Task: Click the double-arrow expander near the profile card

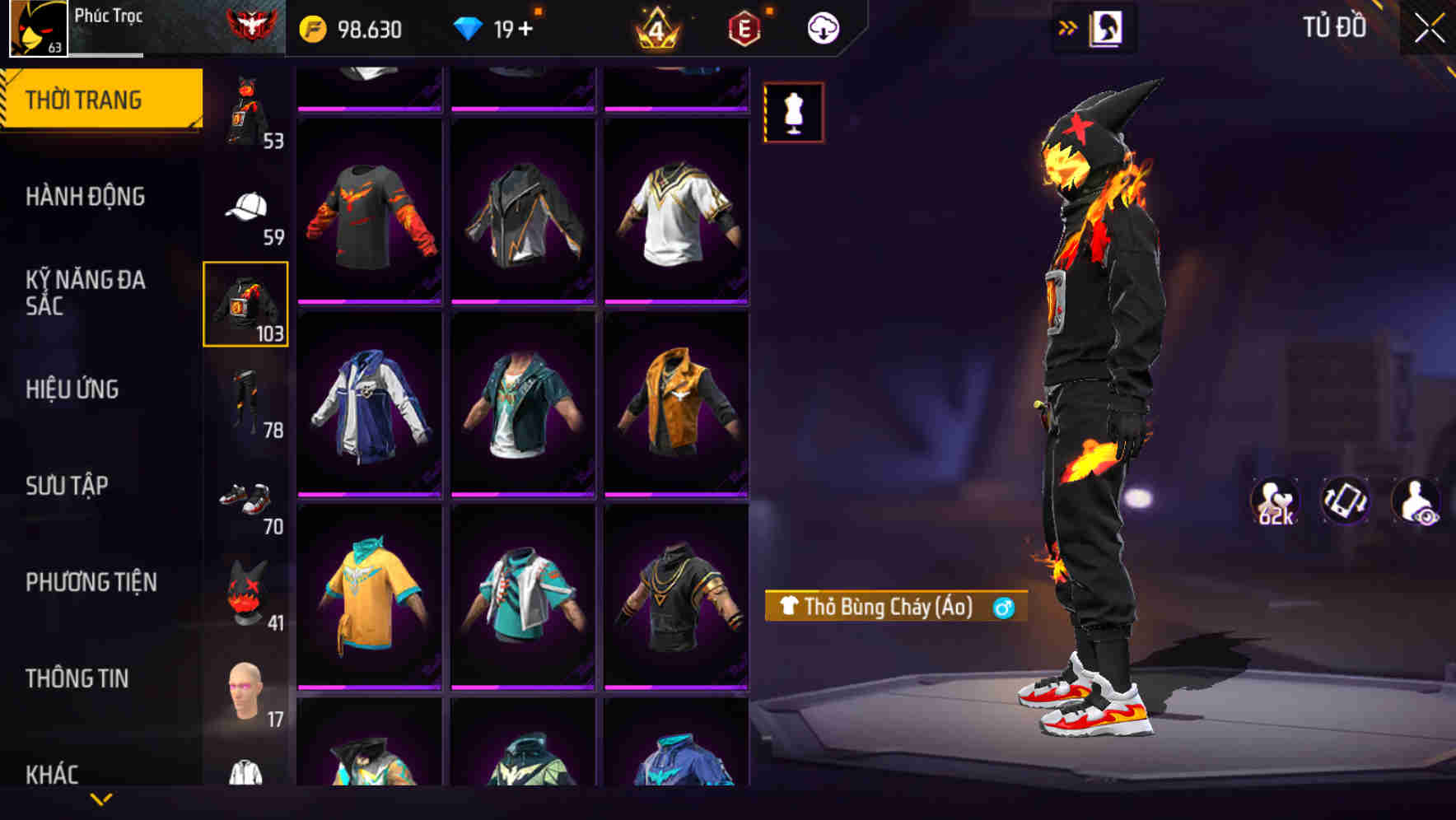Action: point(1068,26)
